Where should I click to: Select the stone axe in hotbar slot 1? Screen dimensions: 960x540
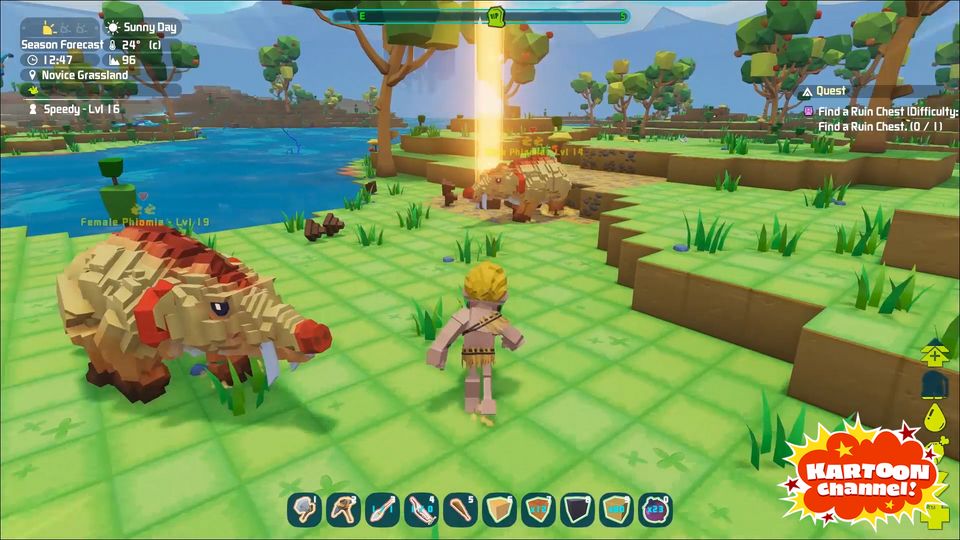(x=304, y=509)
